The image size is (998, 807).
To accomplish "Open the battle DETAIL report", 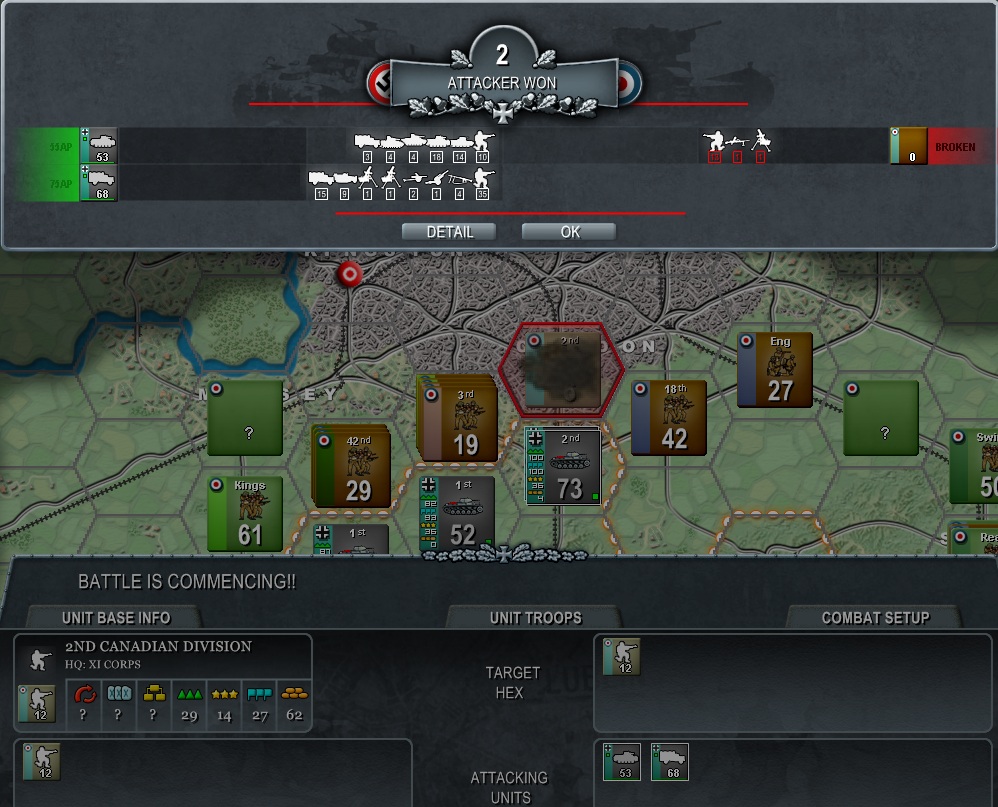I will [x=450, y=232].
